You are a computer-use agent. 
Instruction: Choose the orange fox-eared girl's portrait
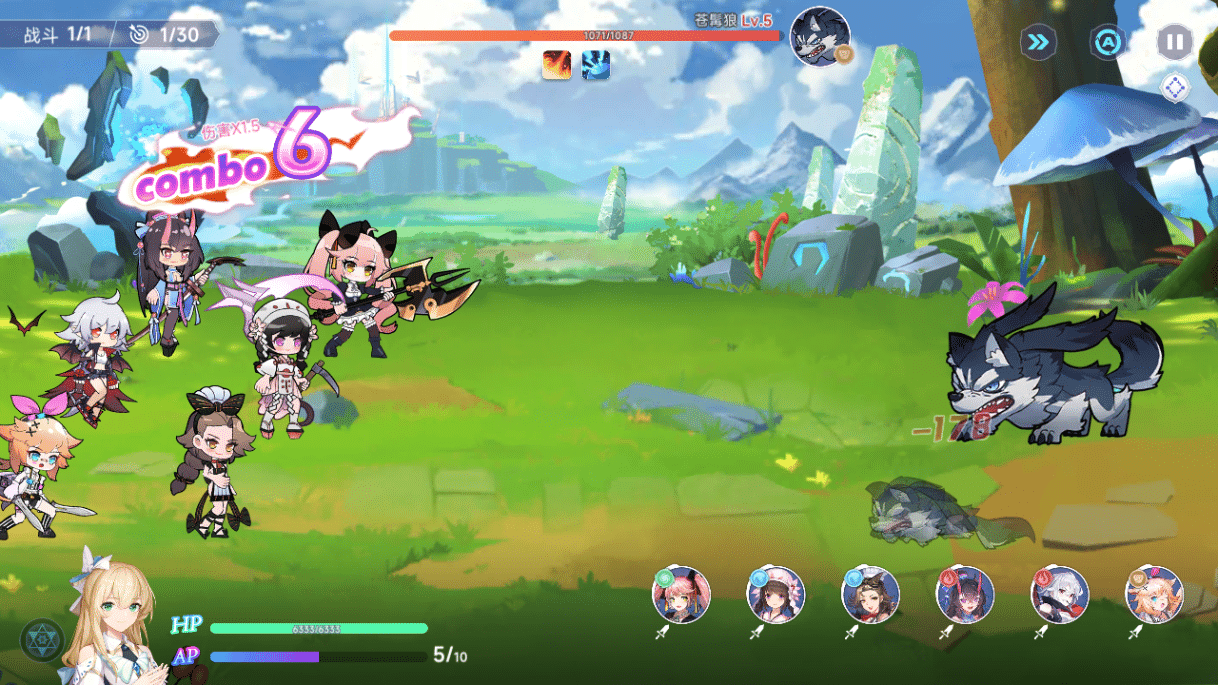(1154, 595)
